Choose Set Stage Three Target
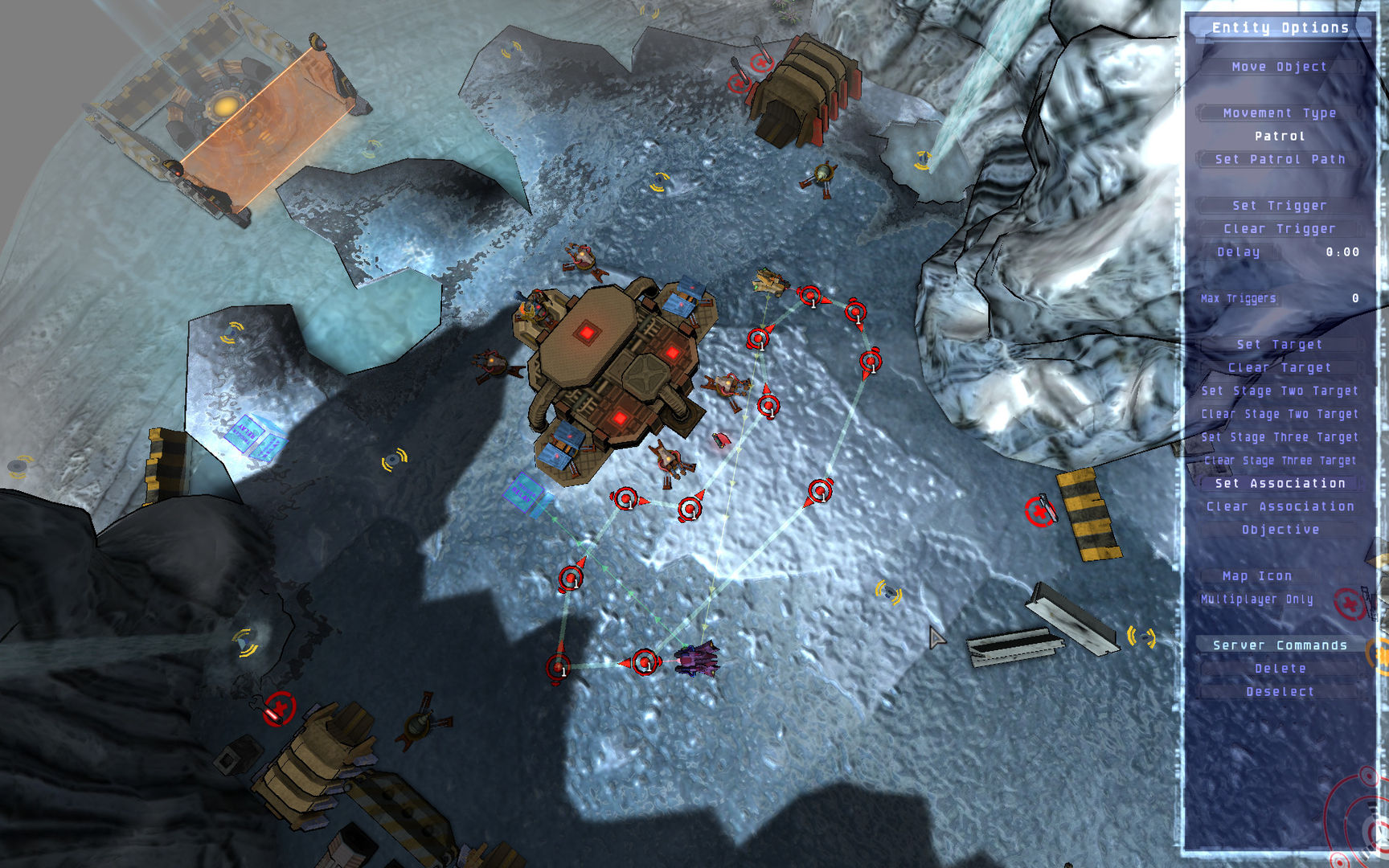Image resolution: width=1389 pixels, height=868 pixels. (x=1279, y=438)
